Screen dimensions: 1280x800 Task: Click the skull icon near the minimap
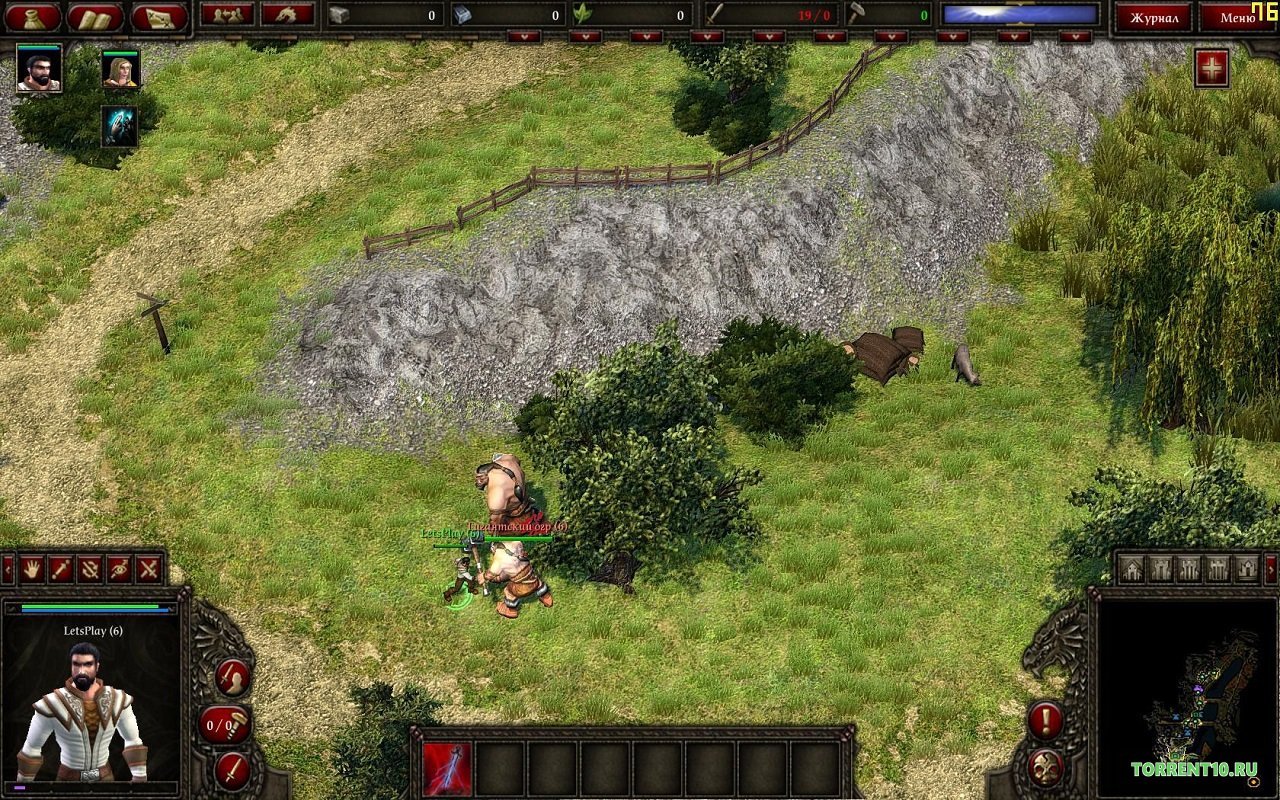tap(1045, 766)
